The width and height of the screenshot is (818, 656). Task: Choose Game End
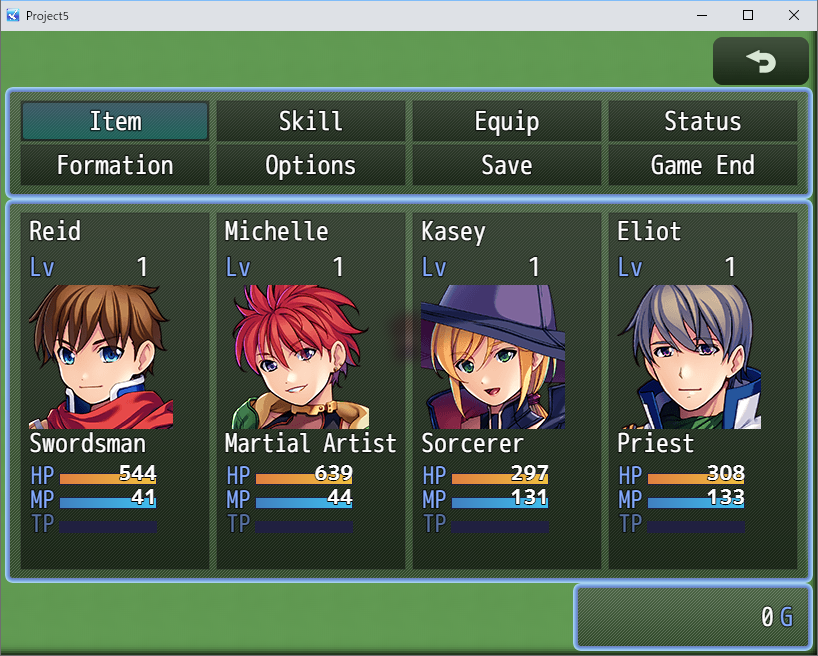(x=702, y=165)
